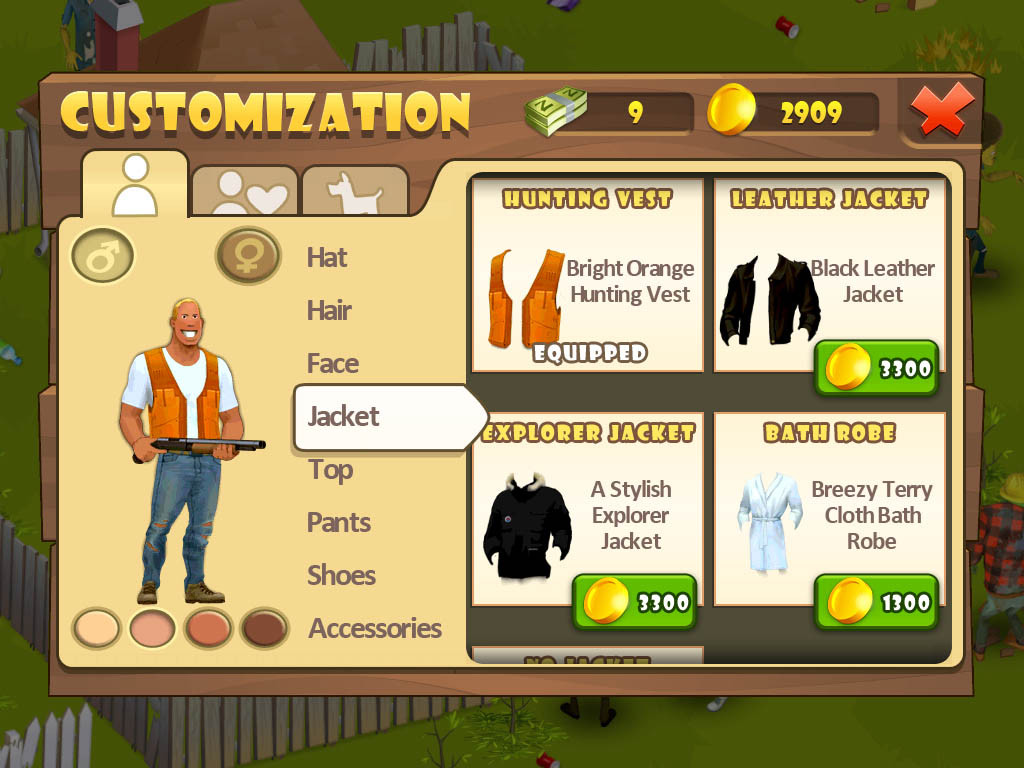Purchase the Explorer Jacket for 3300 coins
1024x768 pixels.
pos(634,602)
